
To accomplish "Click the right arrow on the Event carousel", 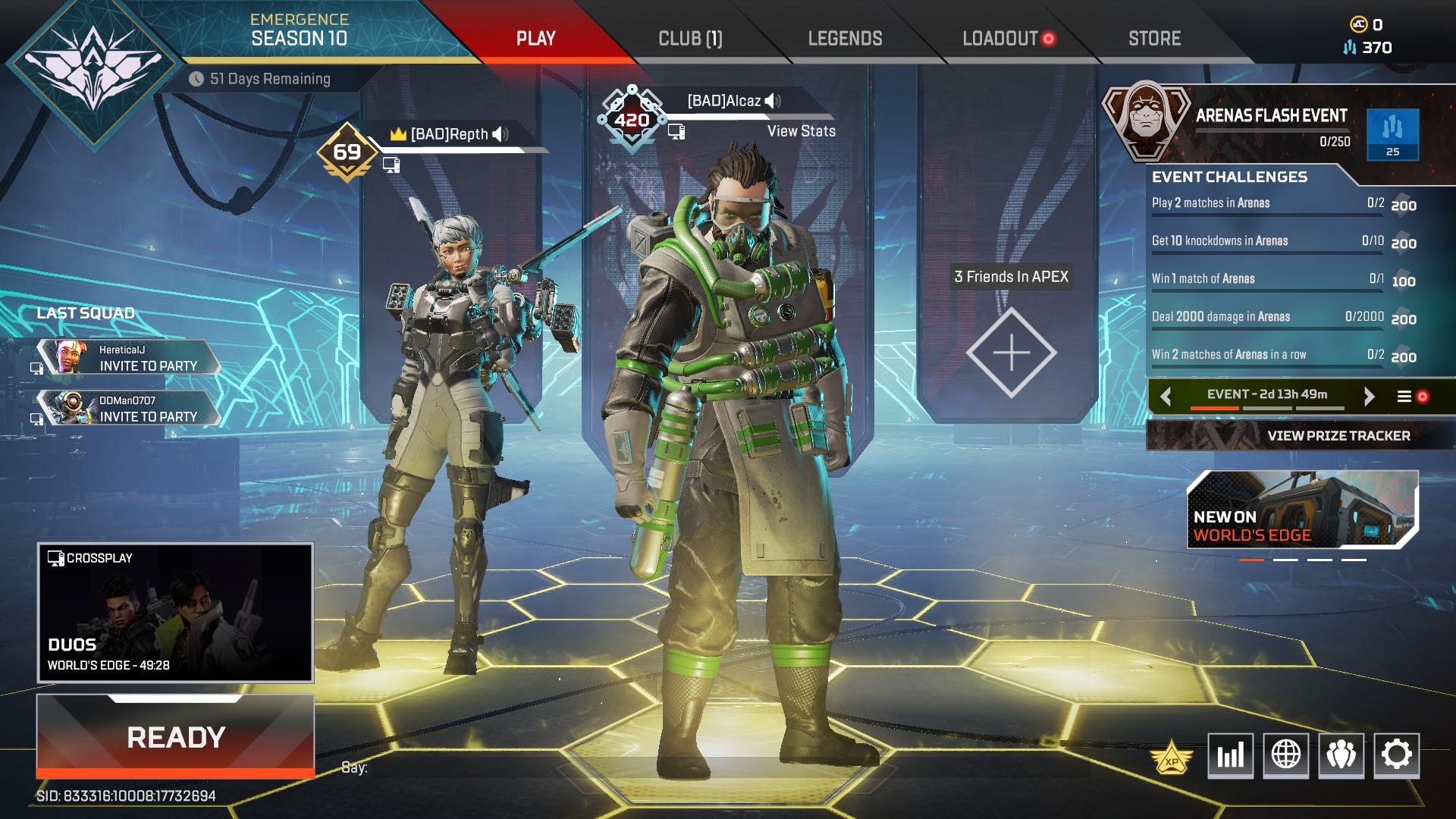I will click(x=1370, y=395).
